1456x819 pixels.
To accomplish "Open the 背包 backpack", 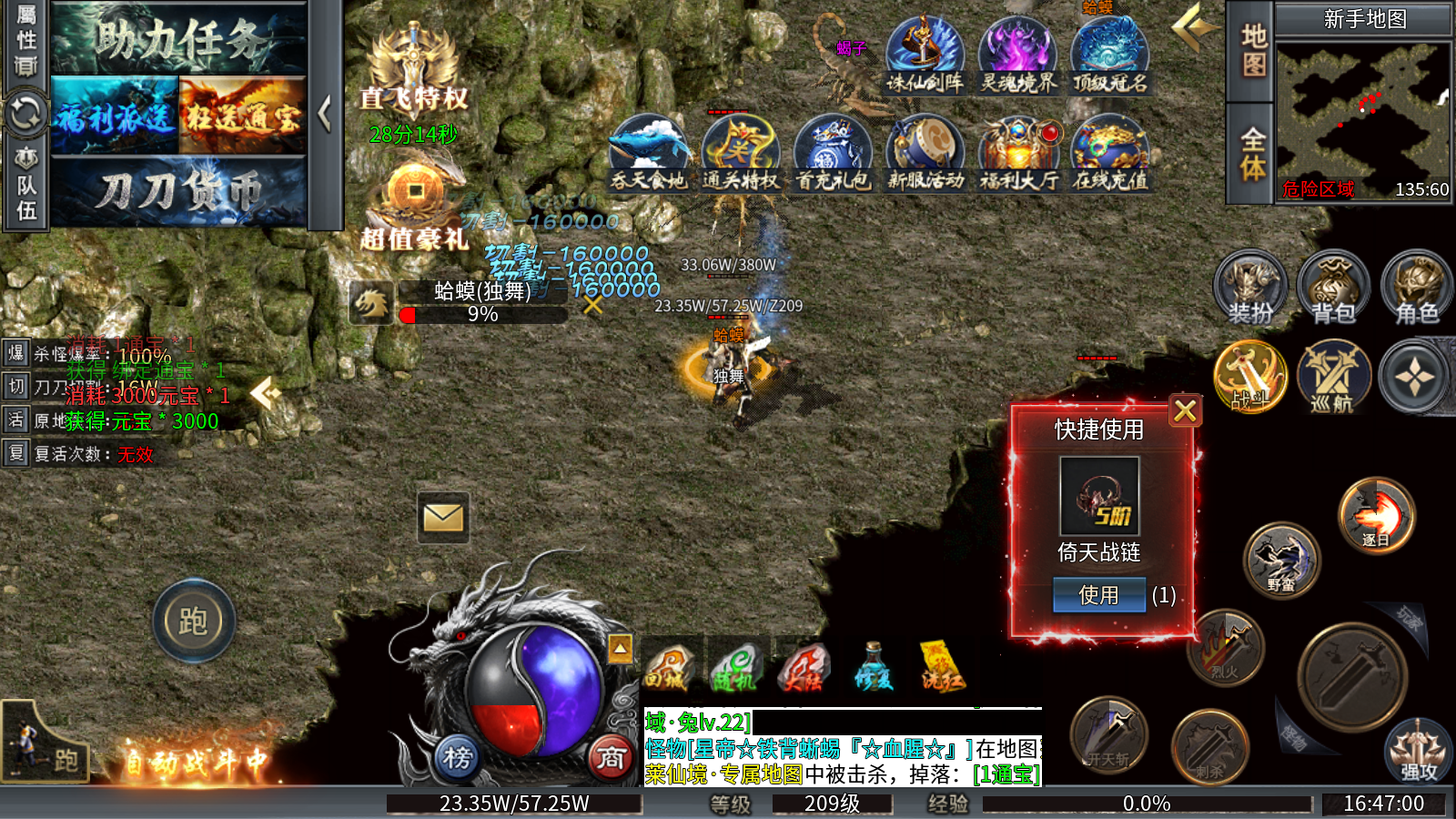I will click(1333, 287).
